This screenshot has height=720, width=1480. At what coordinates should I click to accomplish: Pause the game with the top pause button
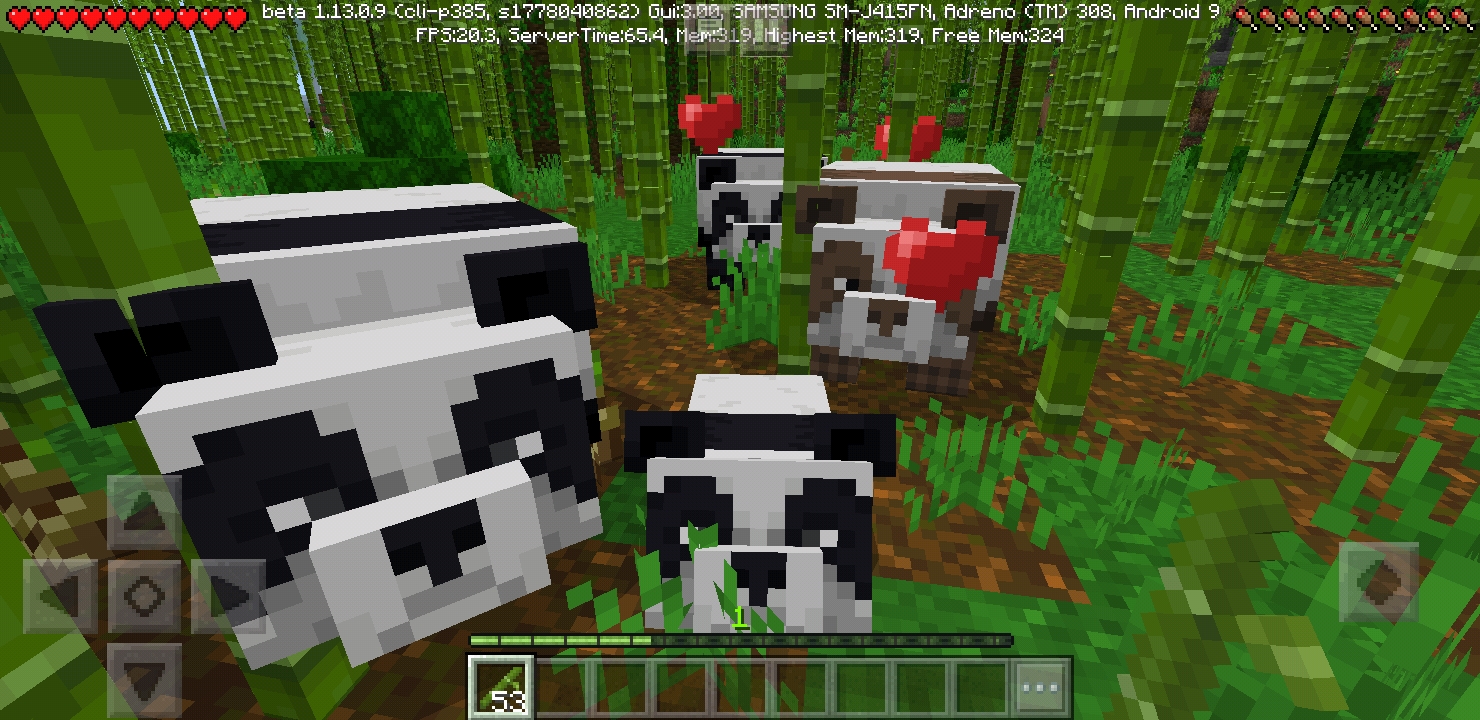[766, 33]
